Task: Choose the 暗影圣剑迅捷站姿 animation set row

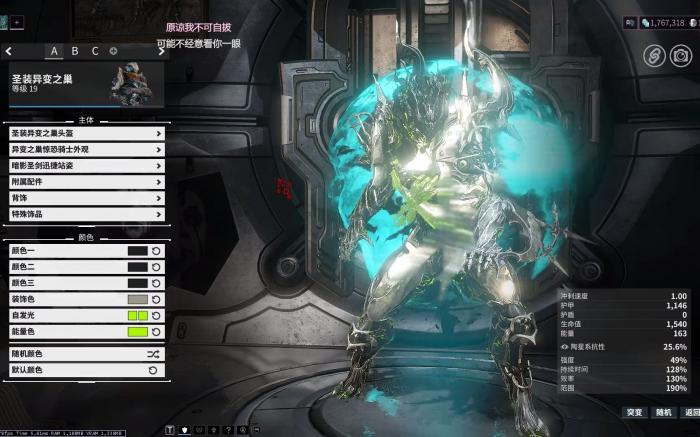Action: point(86,165)
